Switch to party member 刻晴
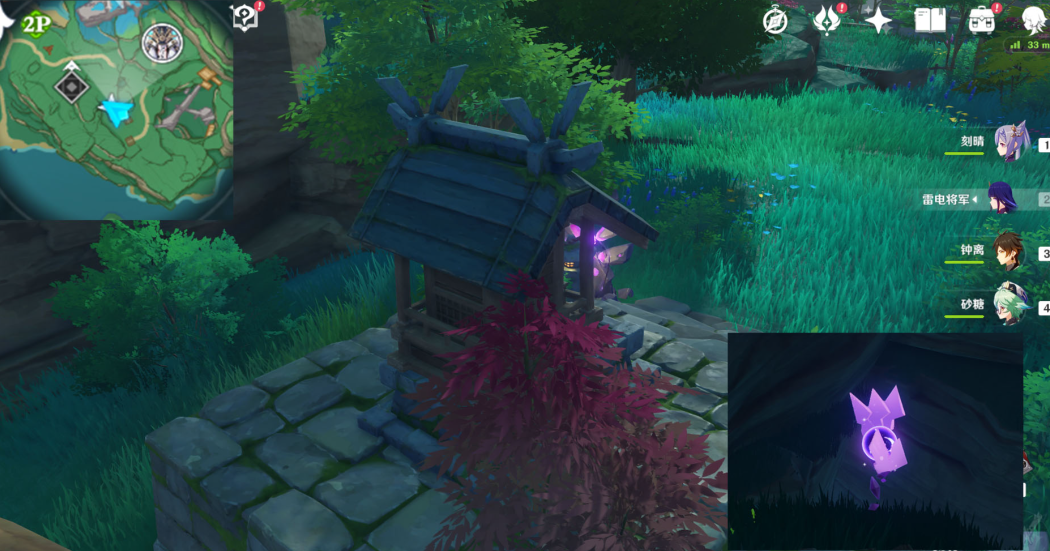Screen dimensions: 1050x551 pyautogui.click(x=1012, y=142)
